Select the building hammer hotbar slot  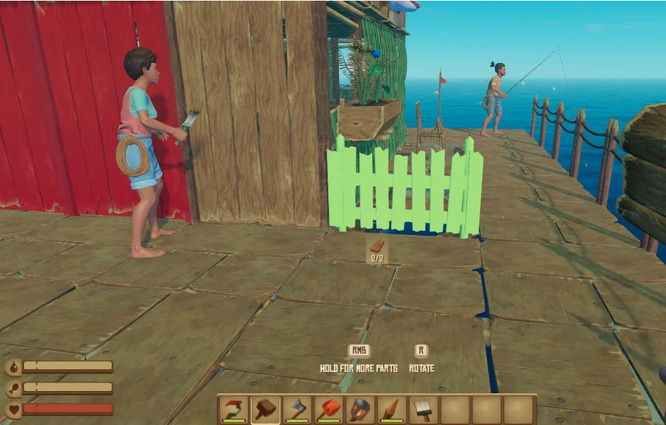[x=265, y=409]
